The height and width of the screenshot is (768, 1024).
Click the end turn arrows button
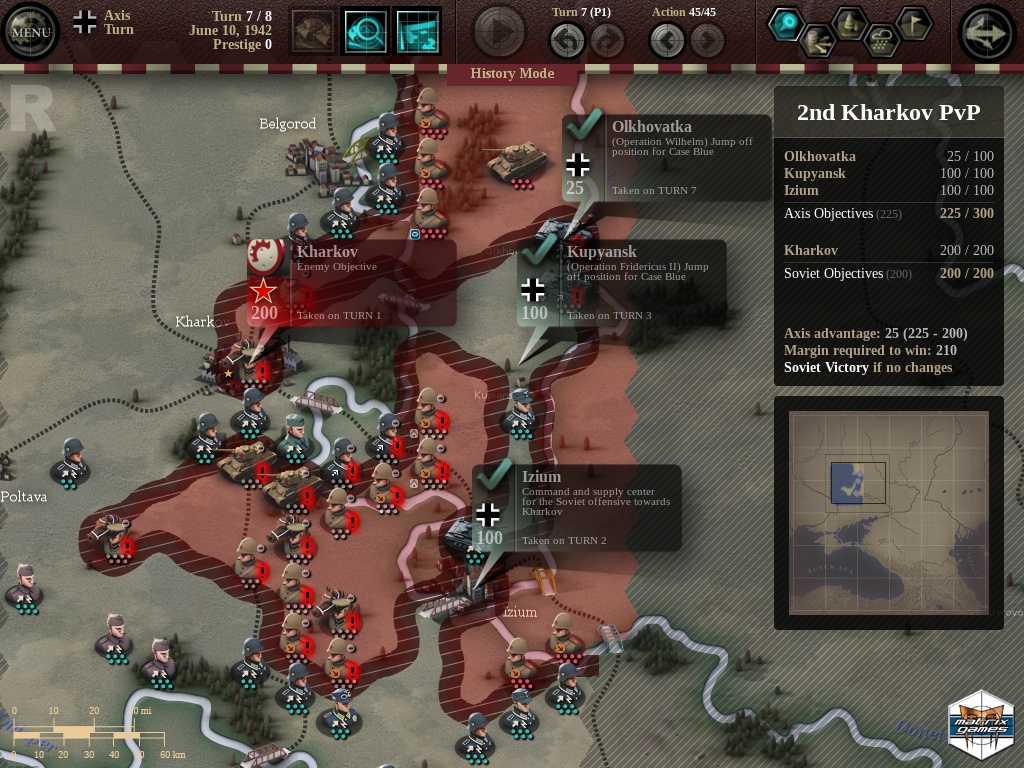[x=988, y=32]
